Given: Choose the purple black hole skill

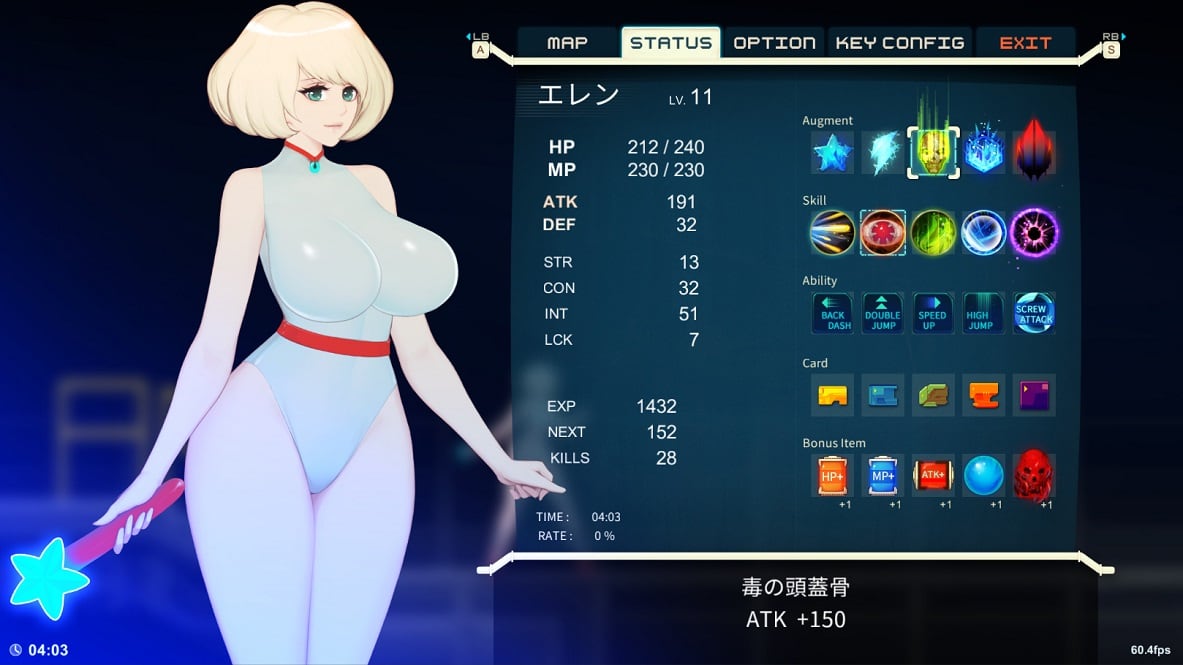Looking at the screenshot, I should [x=1034, y=232].
